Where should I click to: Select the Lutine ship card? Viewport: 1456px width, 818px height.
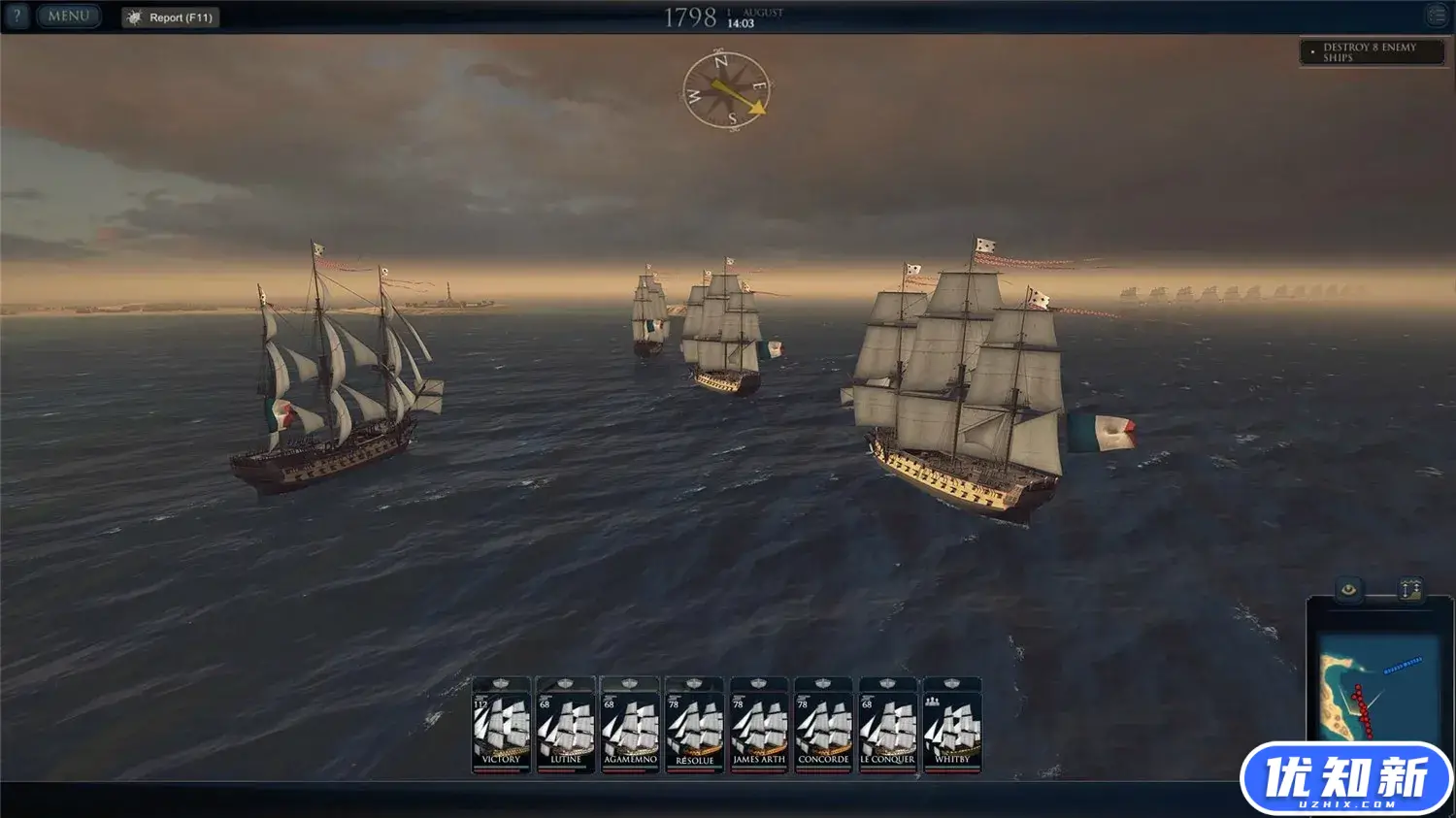pos(565,725)
